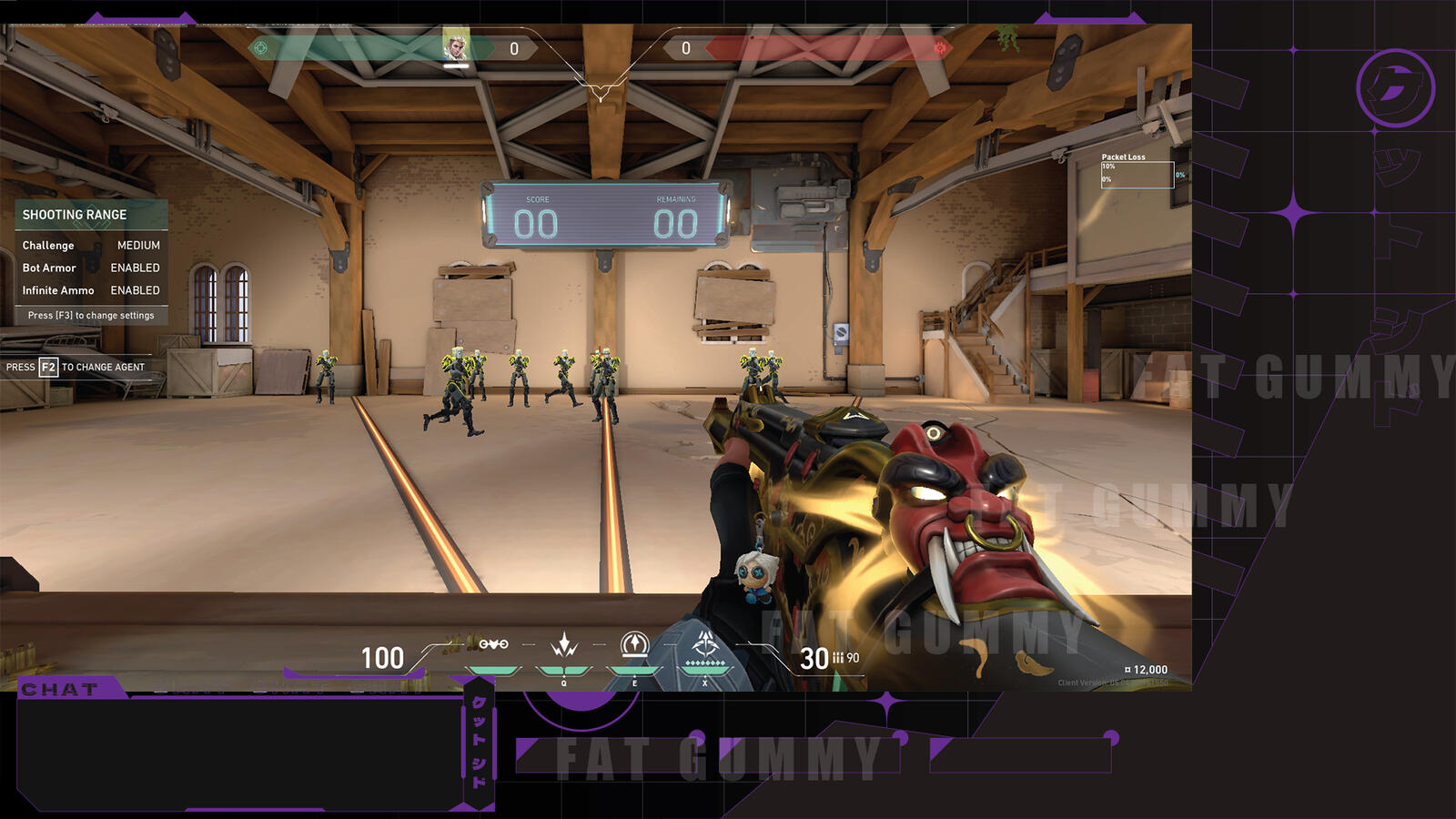The height and width of the screenshot is (819, 1456).
Task: Select the Shooting Range panel header
Action: (x=91, y=215)
